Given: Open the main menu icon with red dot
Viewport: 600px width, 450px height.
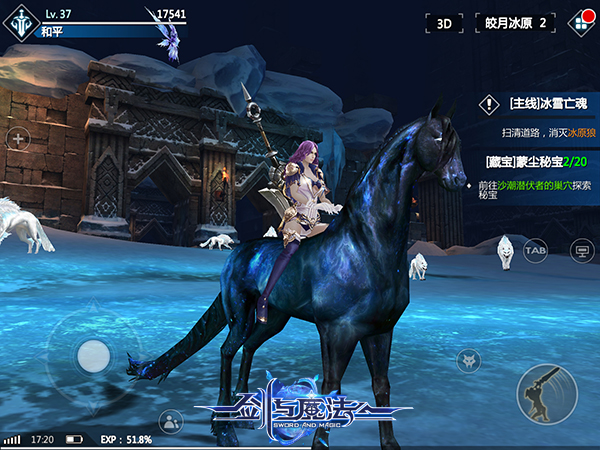Looking at the screenshot, I should [577, 22].
